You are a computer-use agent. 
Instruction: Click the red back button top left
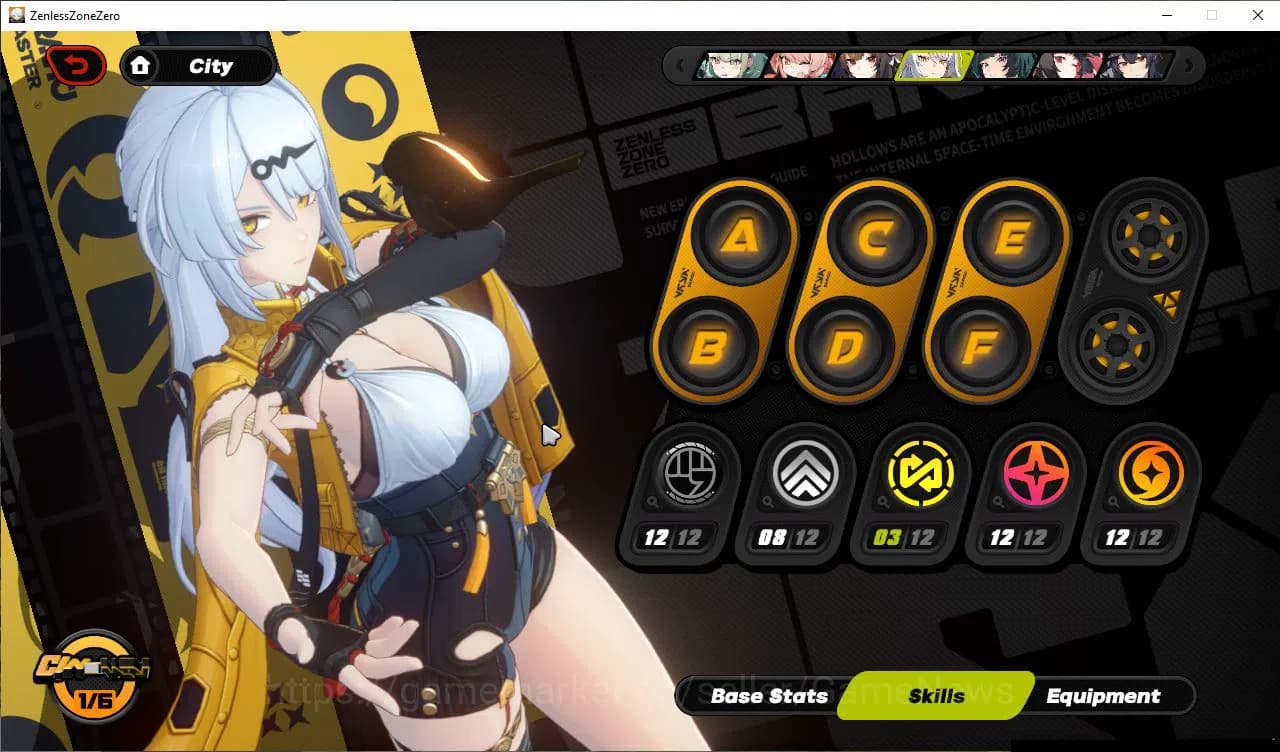[x=77, y=63]
